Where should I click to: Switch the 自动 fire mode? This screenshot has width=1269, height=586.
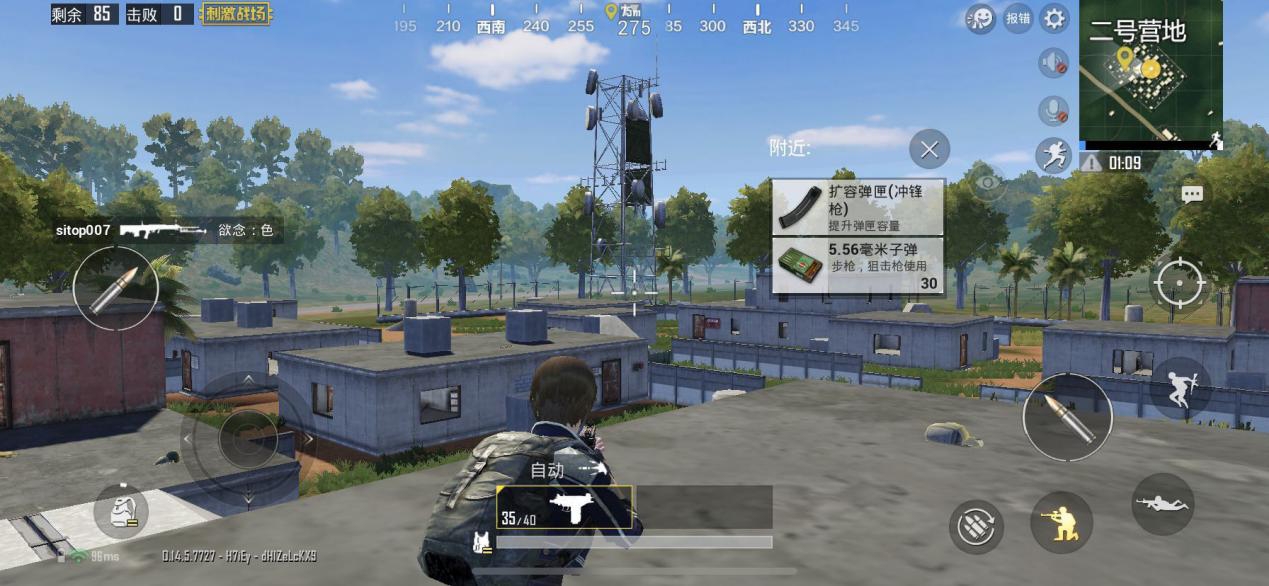[566, 469]
